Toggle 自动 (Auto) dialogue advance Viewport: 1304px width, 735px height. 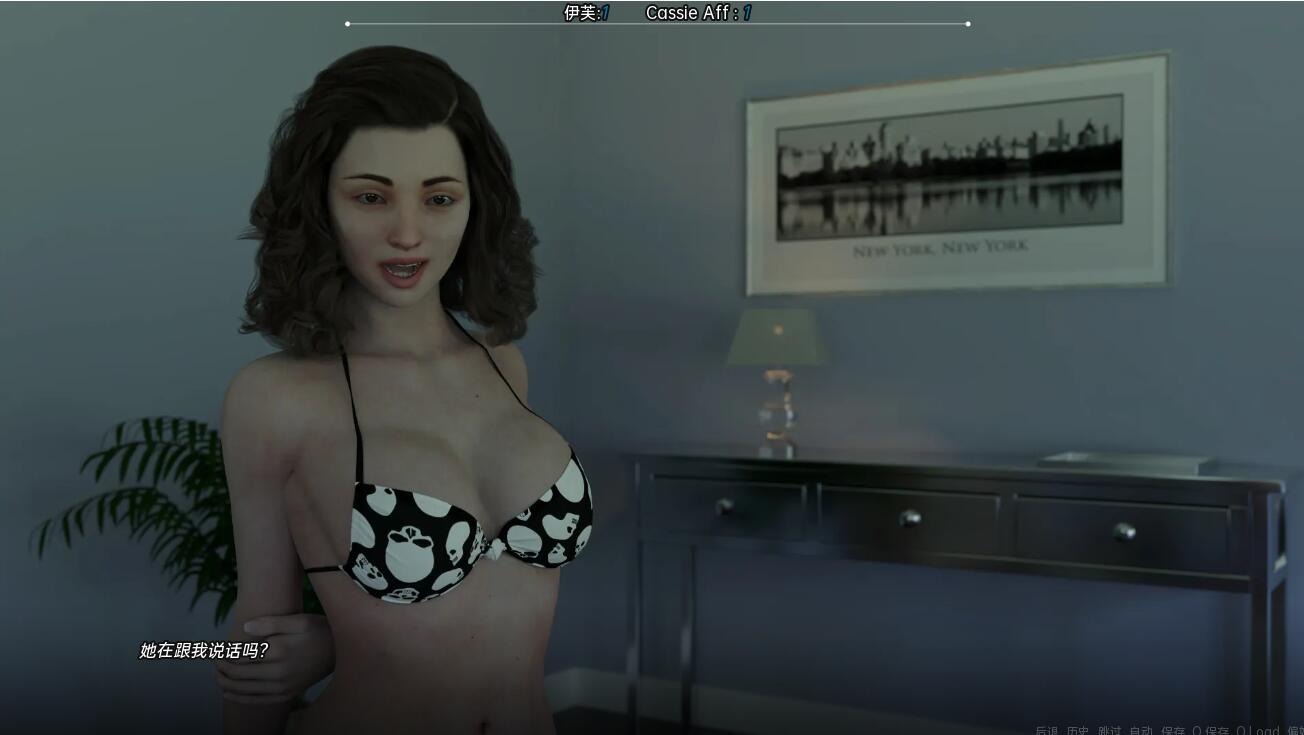[1141, 731]
